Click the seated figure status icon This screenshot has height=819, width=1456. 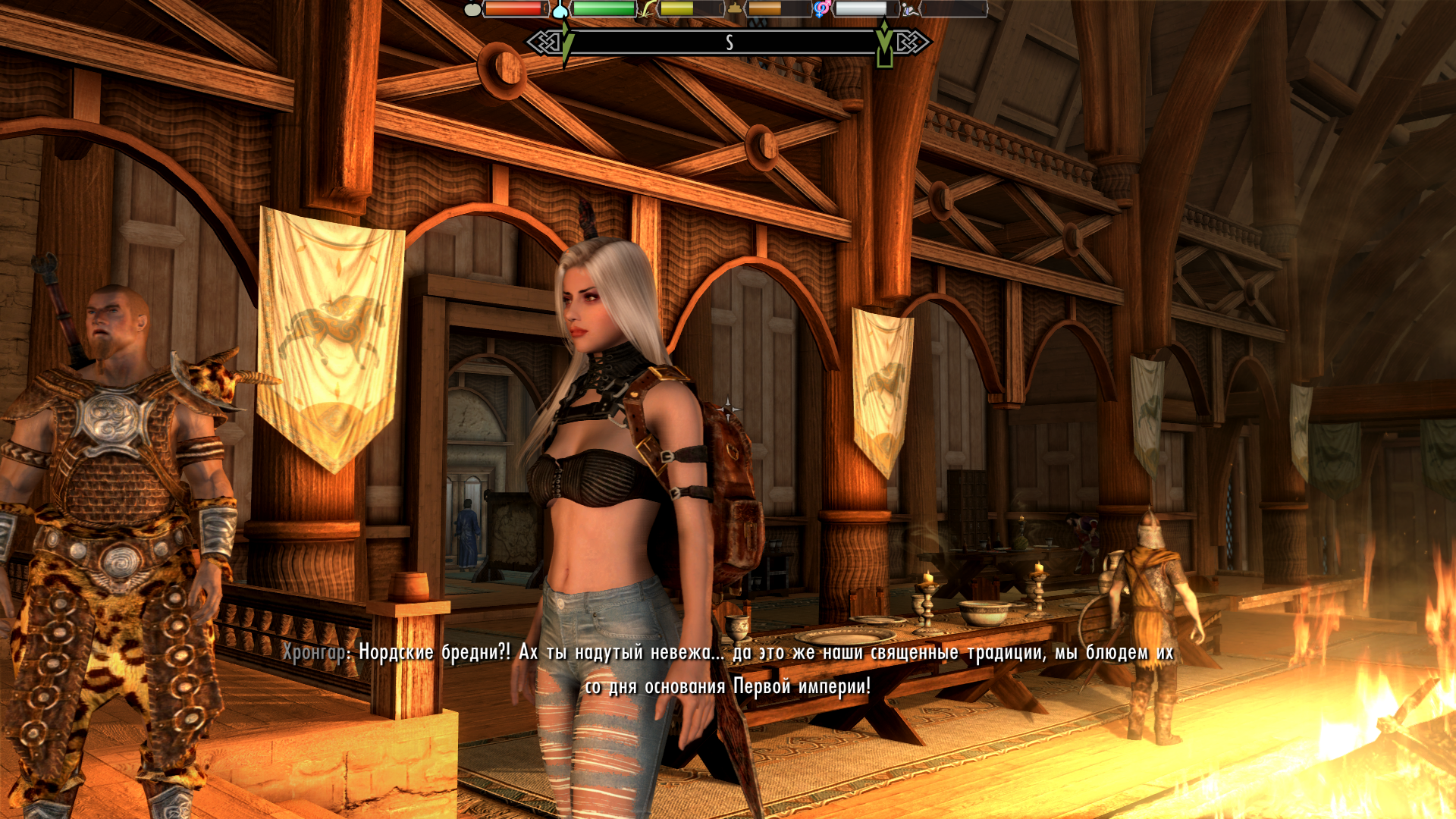click(910, 9)
